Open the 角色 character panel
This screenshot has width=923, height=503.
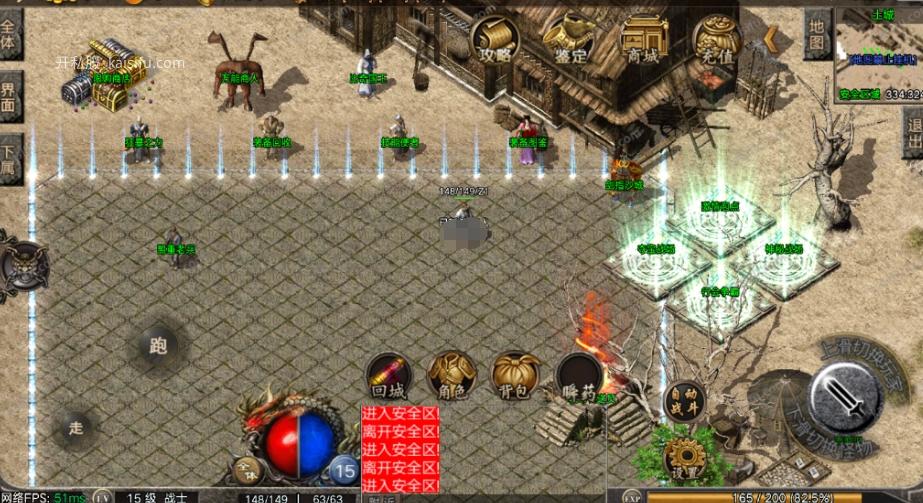coord(450,376)
